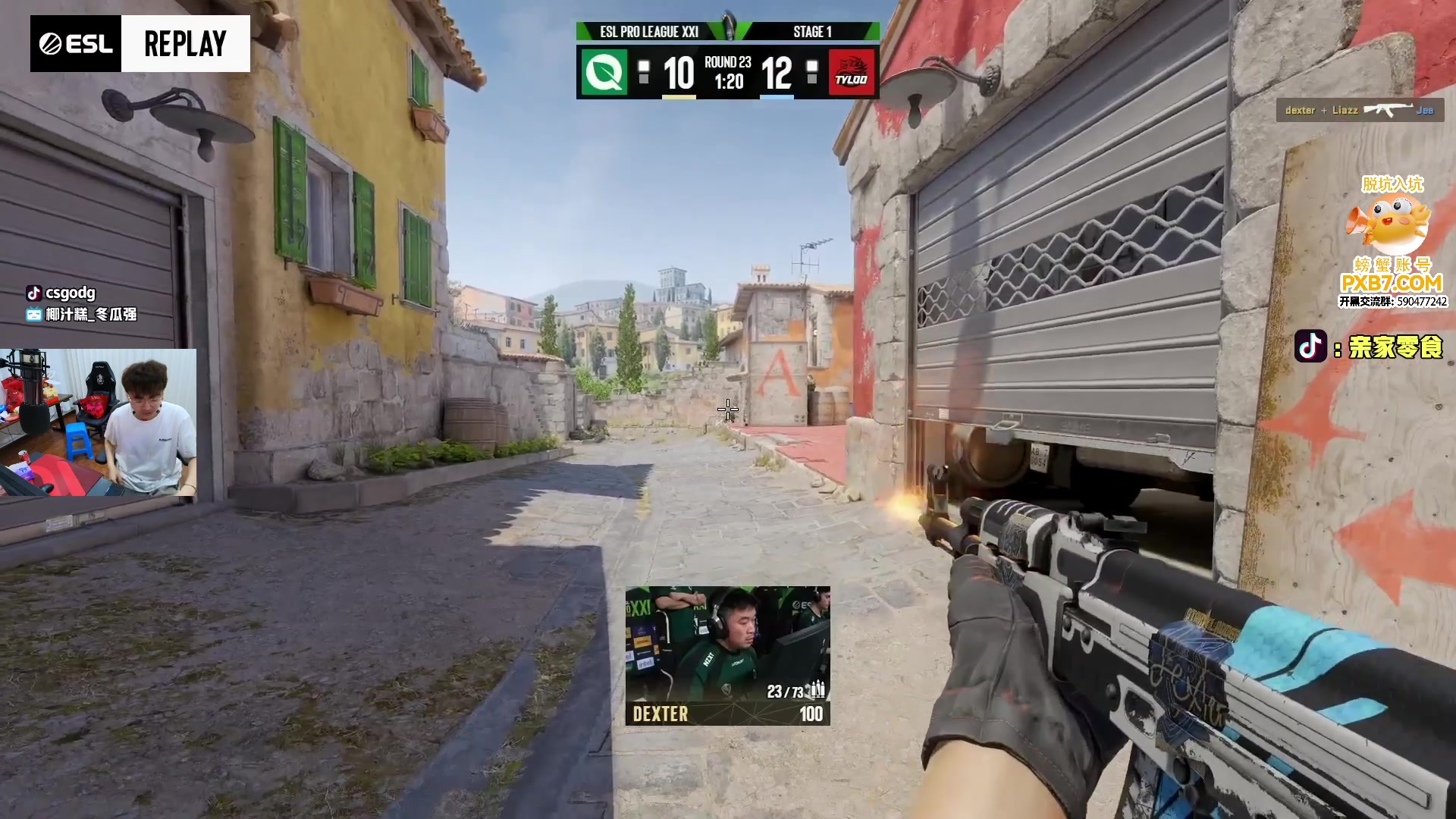This screenshot has height=819, width=1456.
Task: Click the csgodg TikTok handle
Action: coord(62,293)
